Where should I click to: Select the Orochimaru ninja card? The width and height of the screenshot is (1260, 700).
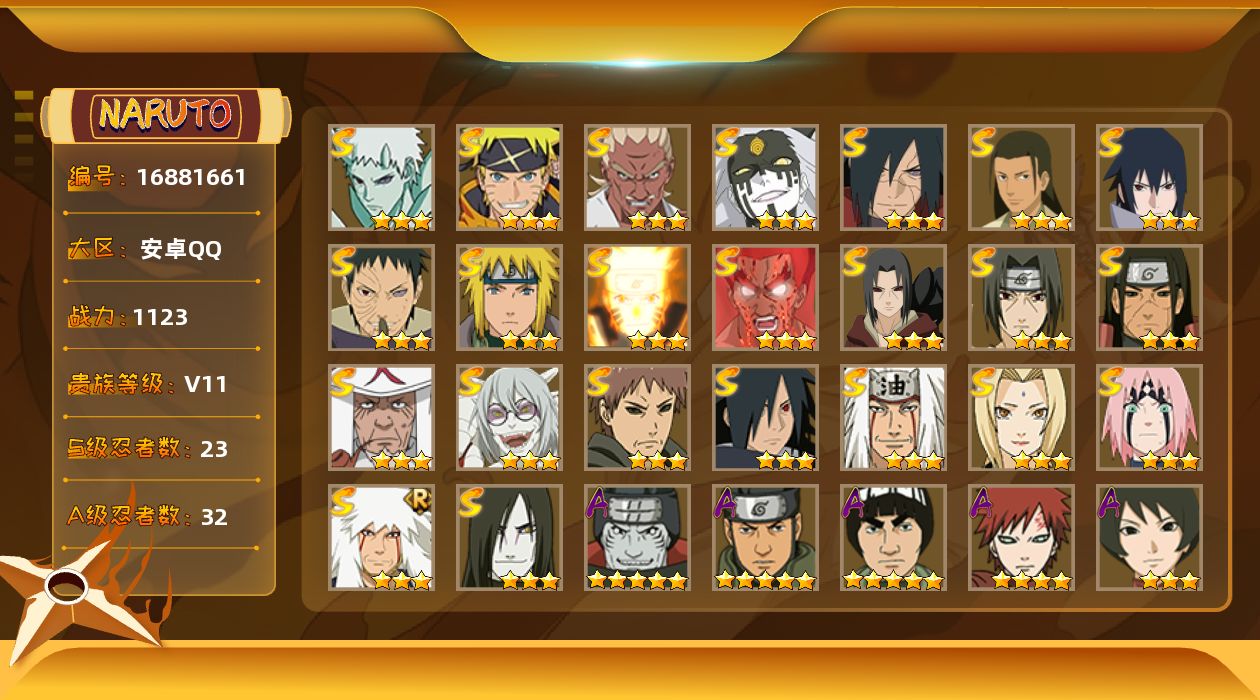(510, 537)
